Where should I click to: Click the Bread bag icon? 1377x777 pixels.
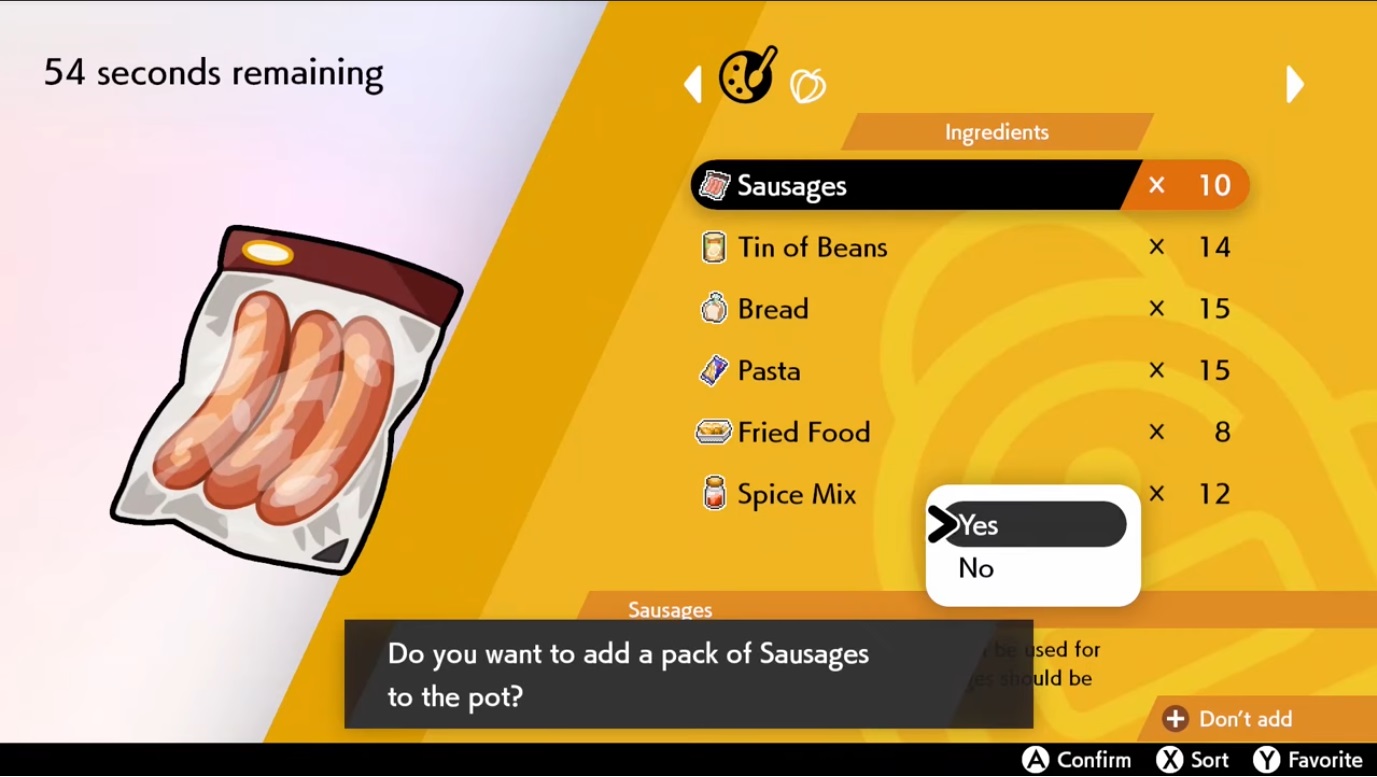coord(713,308)
